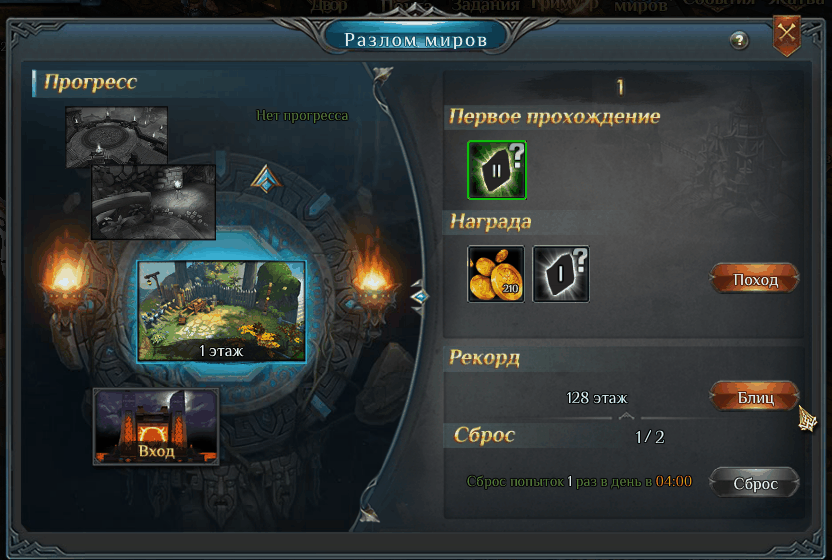Start the Поход expedition
The height and width of the screenshot is (560, 832).
[x=755, y=280]
